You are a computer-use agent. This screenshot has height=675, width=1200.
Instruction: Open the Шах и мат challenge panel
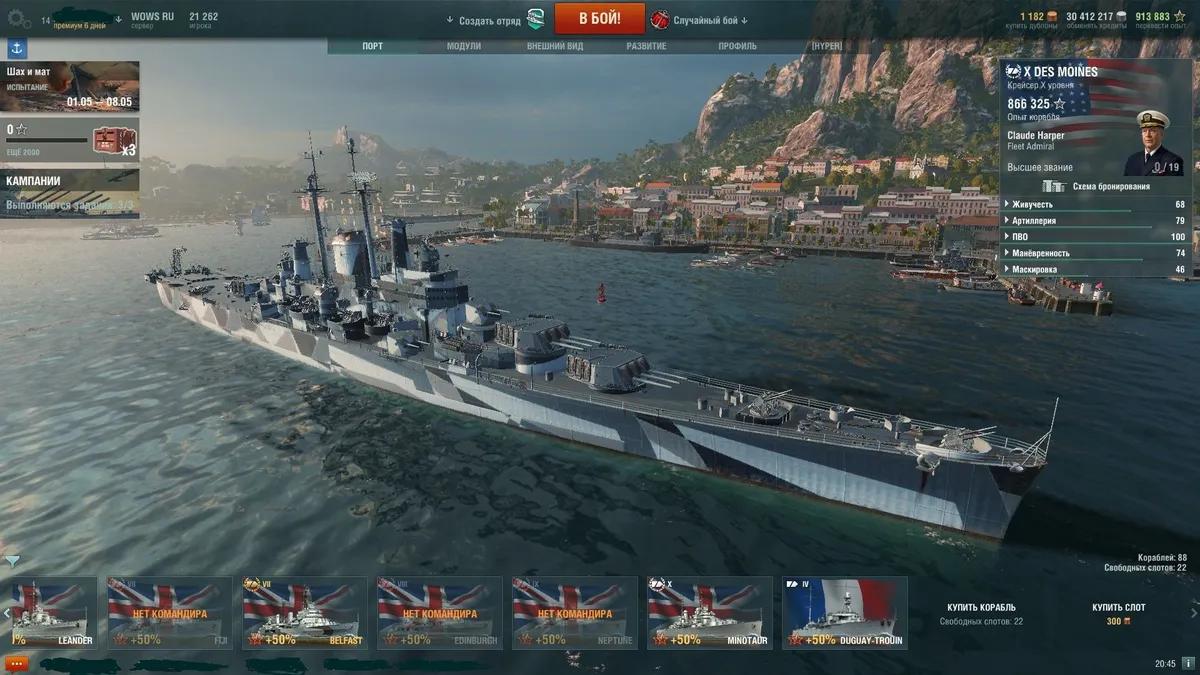(x=70, y=86)
